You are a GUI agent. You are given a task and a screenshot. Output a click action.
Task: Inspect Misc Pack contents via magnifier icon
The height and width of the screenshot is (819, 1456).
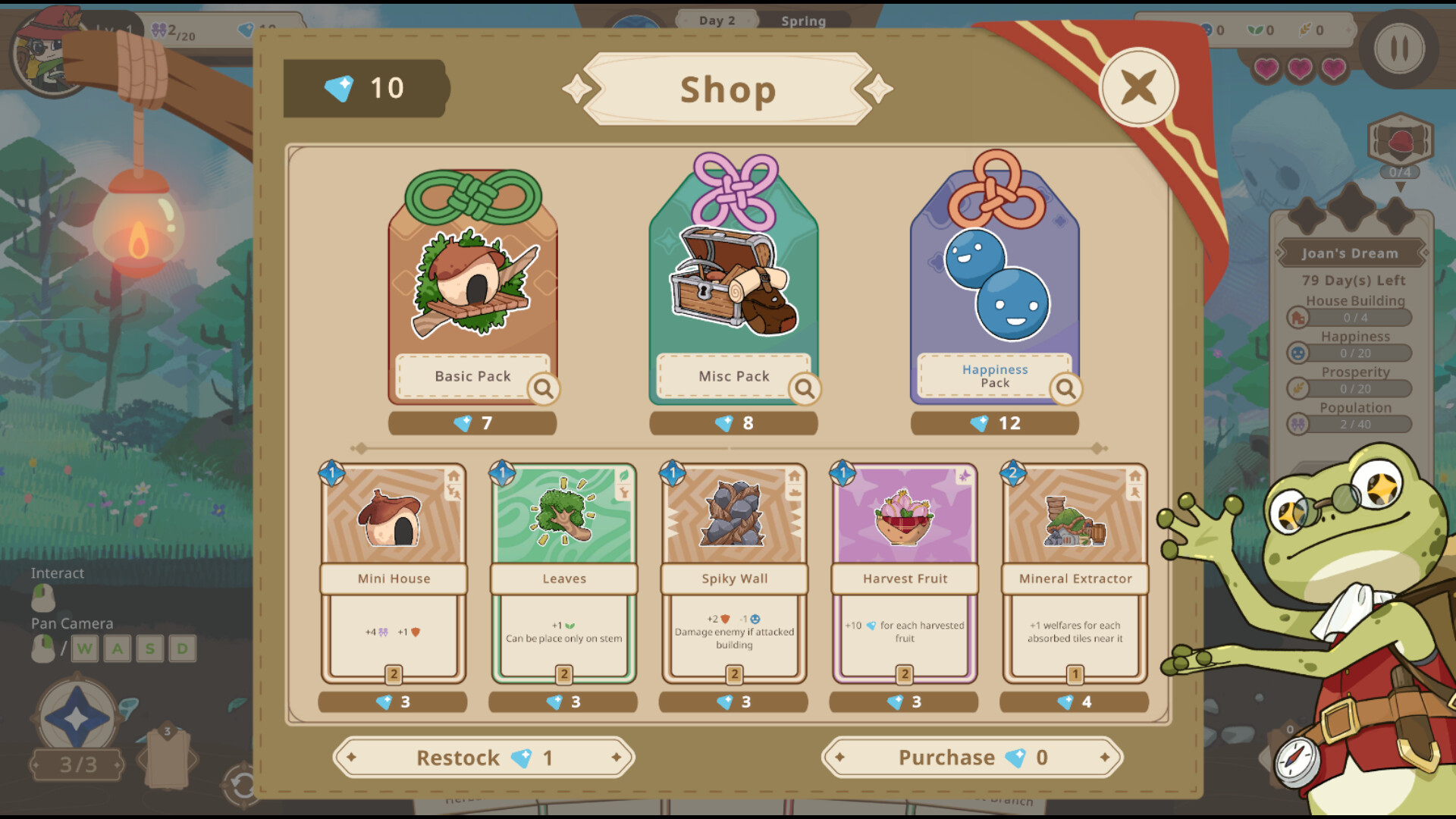(805, 389)
